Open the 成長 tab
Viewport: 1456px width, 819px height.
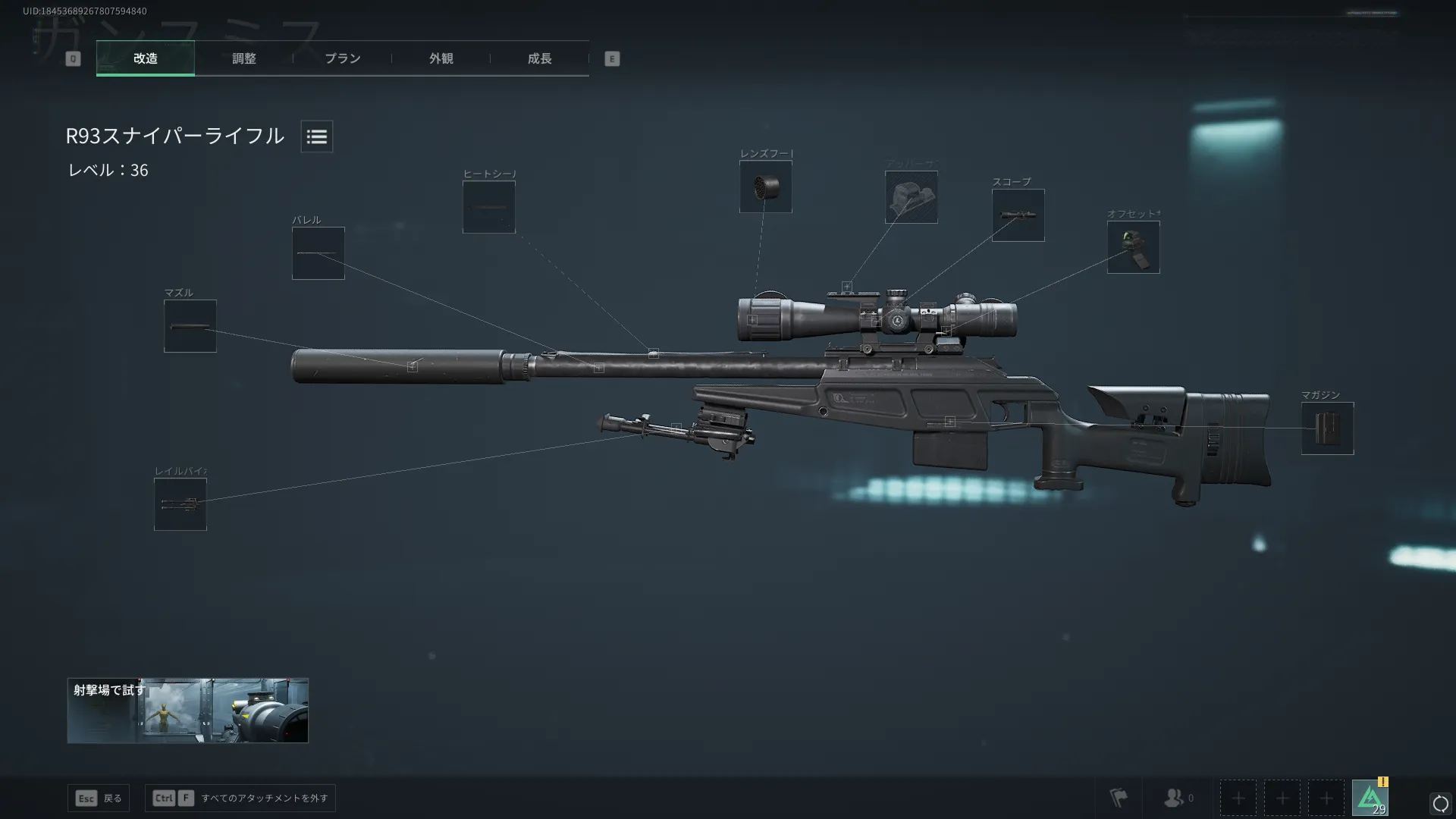click(x=539, y=58)
